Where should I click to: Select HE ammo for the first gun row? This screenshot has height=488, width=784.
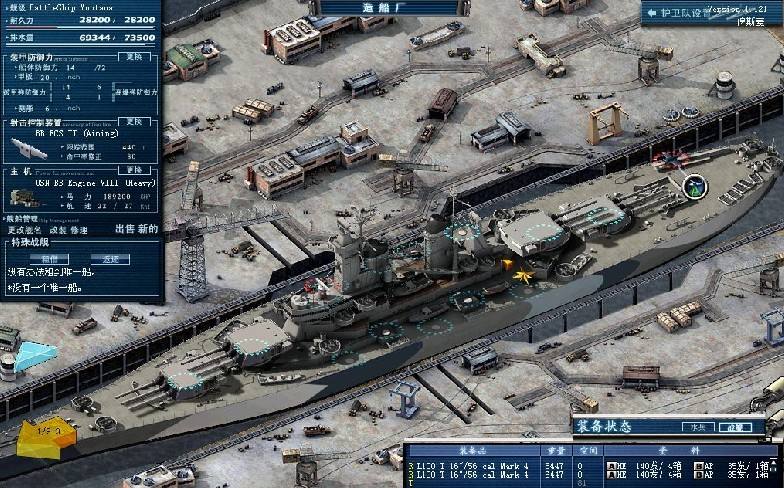(x=619, y=465)
